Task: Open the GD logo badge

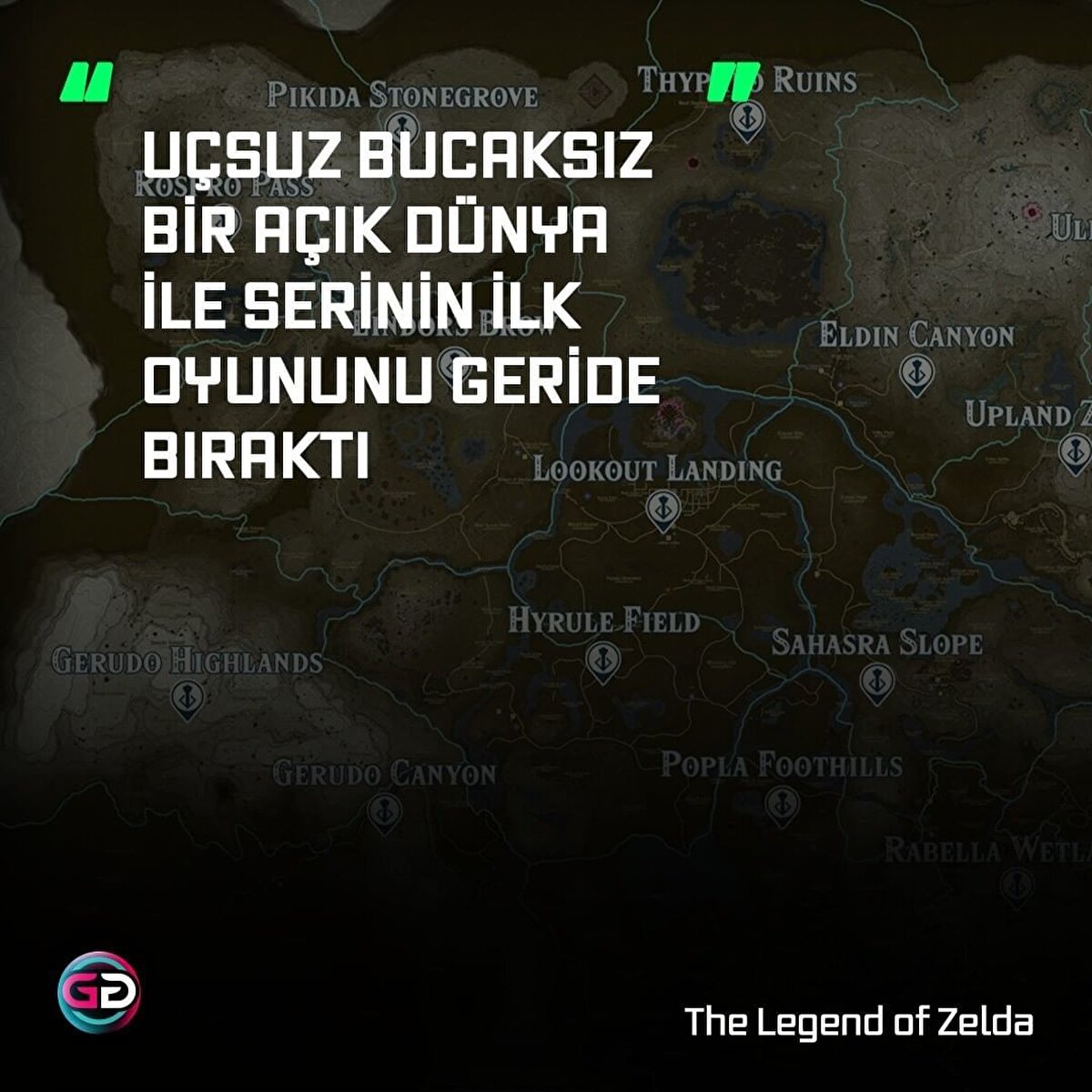Action: pos(99,990)
